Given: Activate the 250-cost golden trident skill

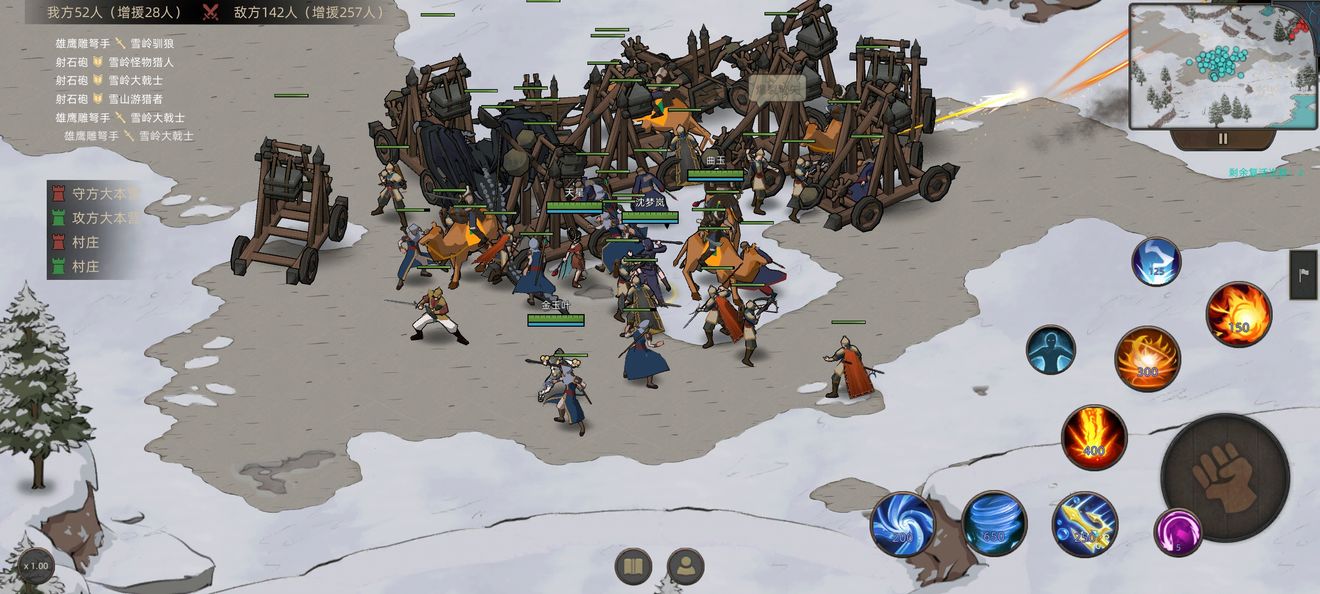Looking at the screenshot, I should 1084,524.
